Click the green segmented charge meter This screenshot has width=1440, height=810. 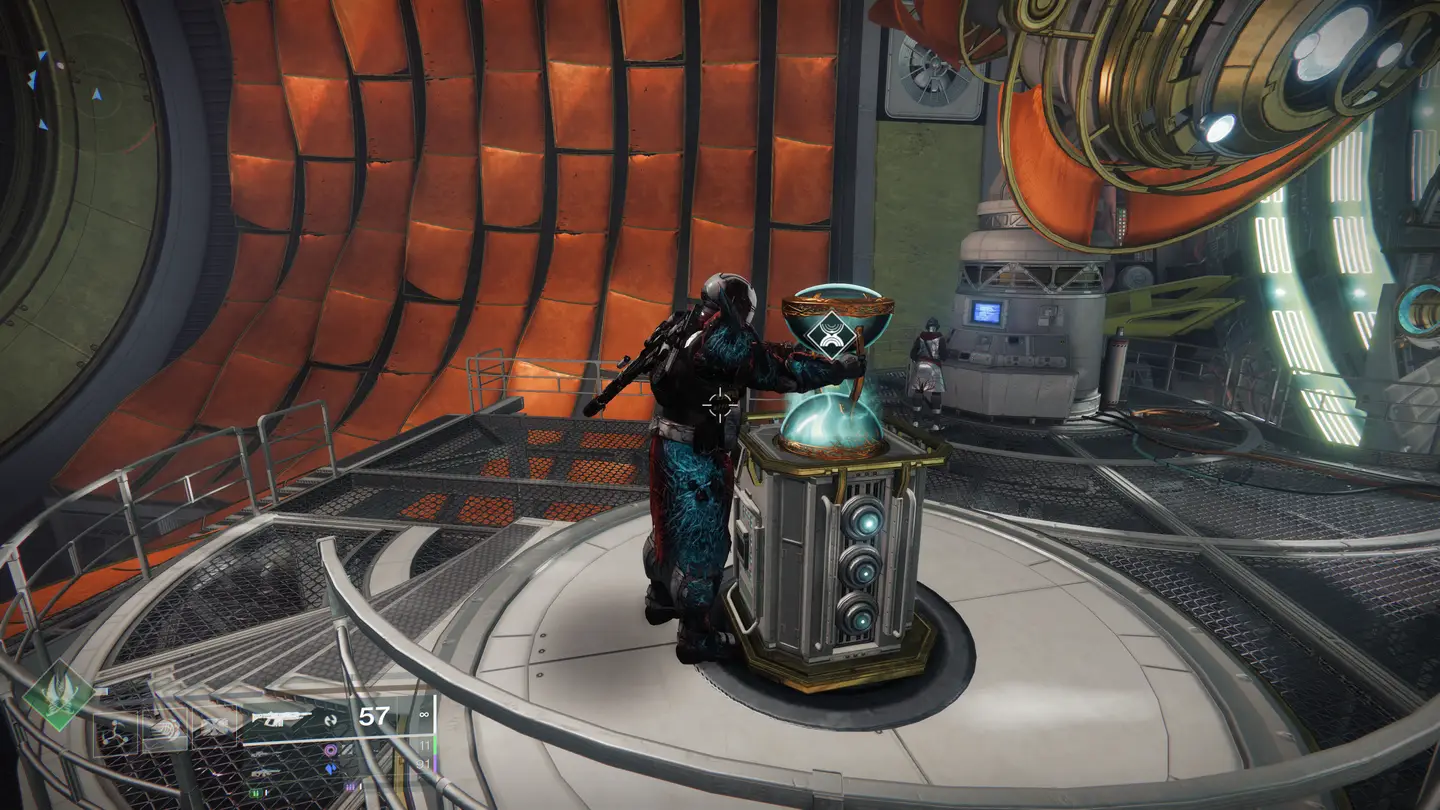(258, 793)
